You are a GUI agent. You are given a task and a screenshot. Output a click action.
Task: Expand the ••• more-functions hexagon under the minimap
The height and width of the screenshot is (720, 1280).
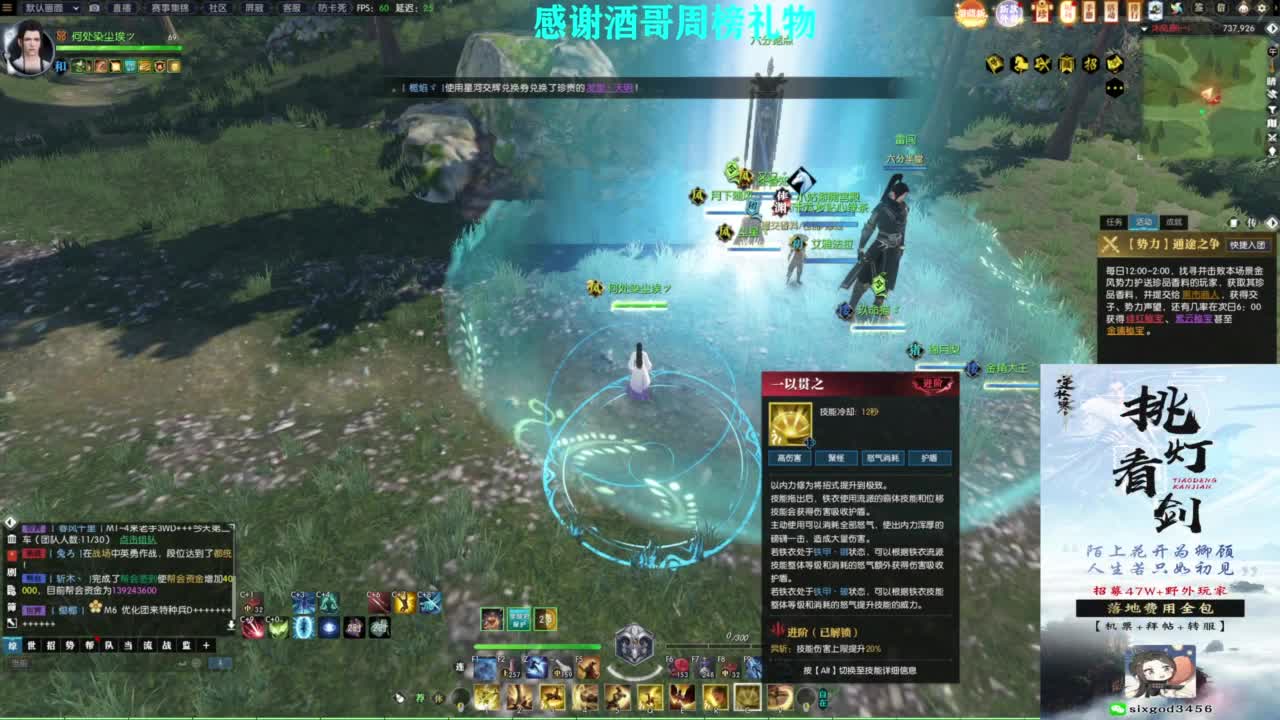1113,87
